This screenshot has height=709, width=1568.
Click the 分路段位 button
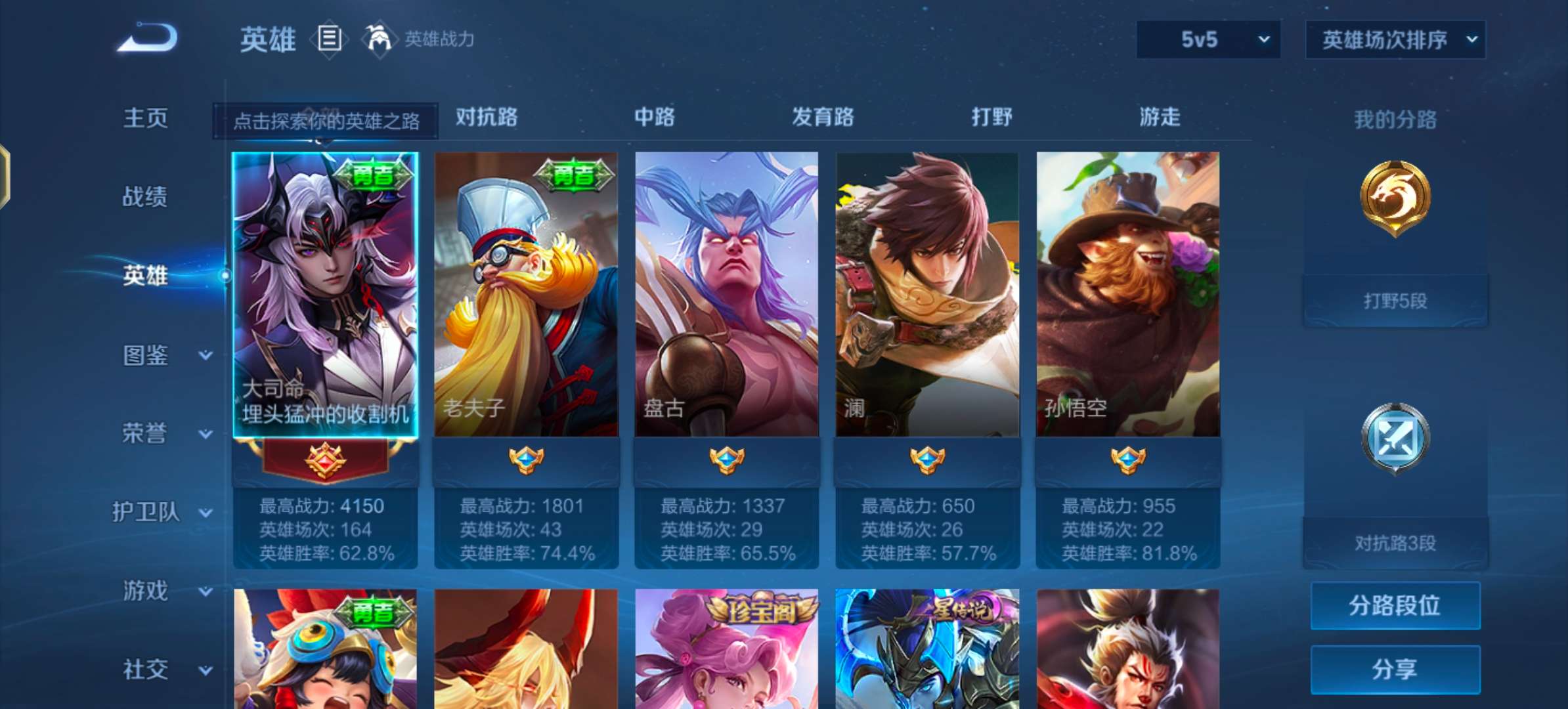(x=1394, y=605)
